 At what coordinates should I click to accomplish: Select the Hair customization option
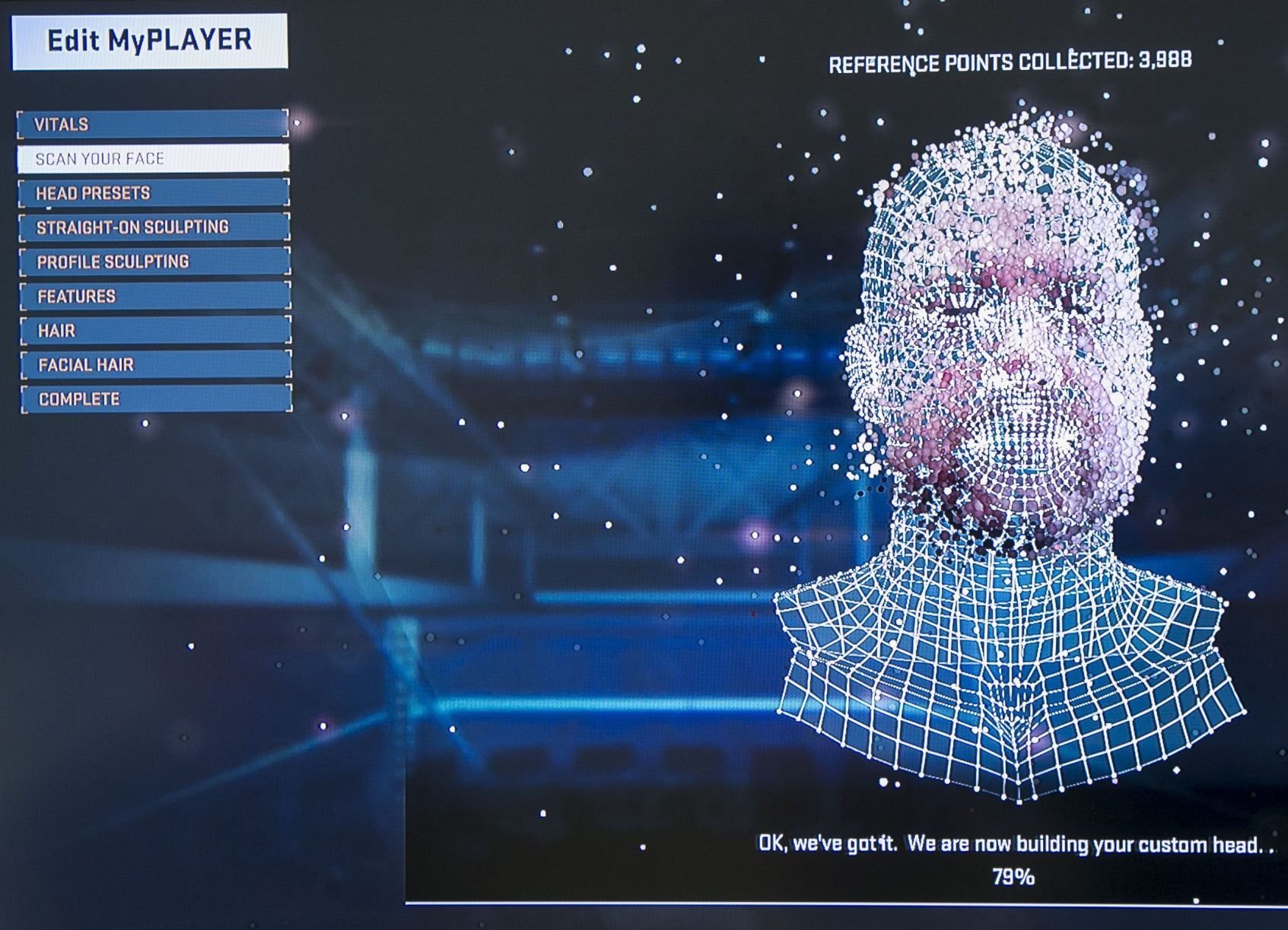point(152,329)
